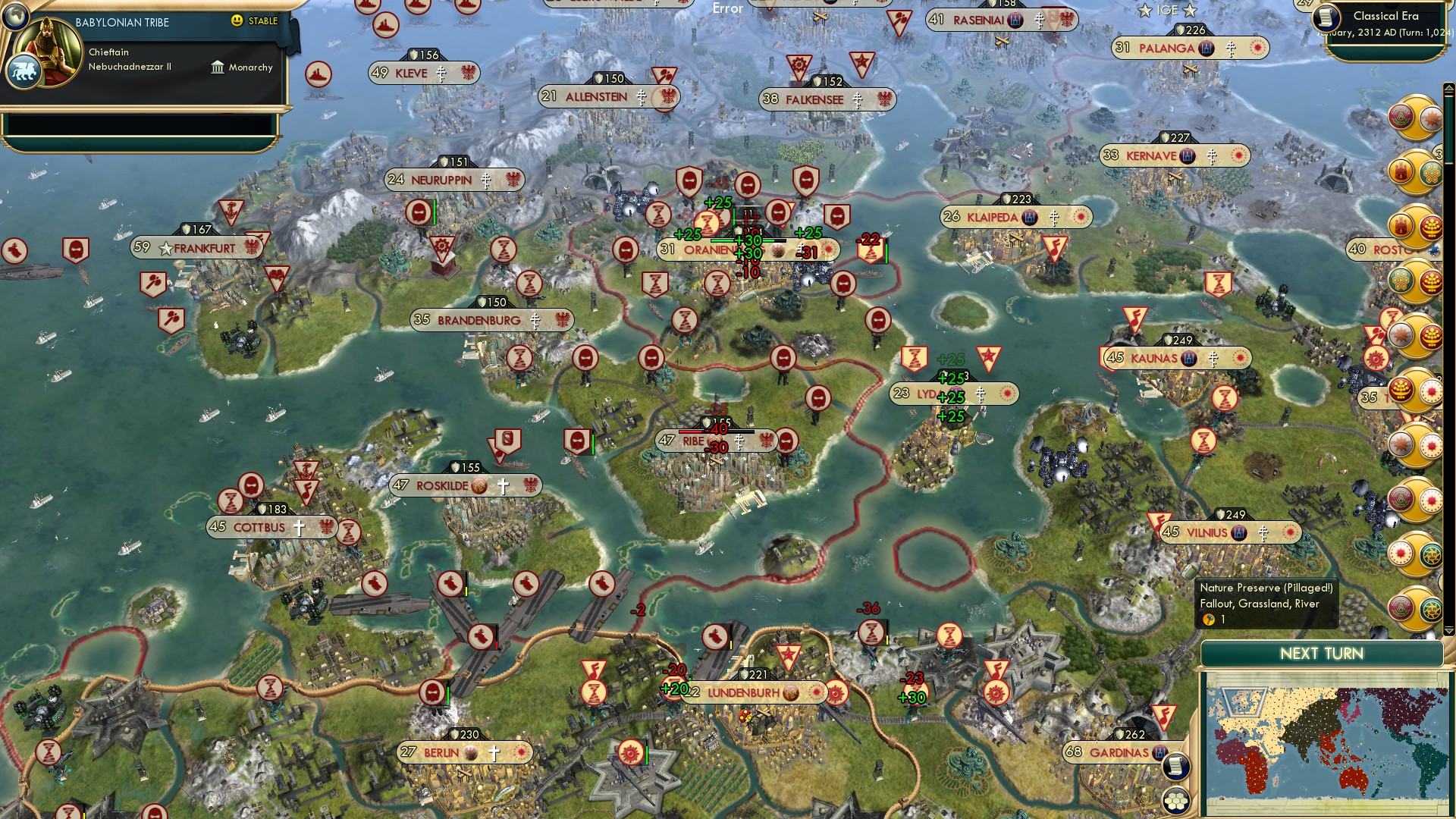Click the religion icon on Berlin's city banner
Screen dimensions: 1456x819
[494, 753]
